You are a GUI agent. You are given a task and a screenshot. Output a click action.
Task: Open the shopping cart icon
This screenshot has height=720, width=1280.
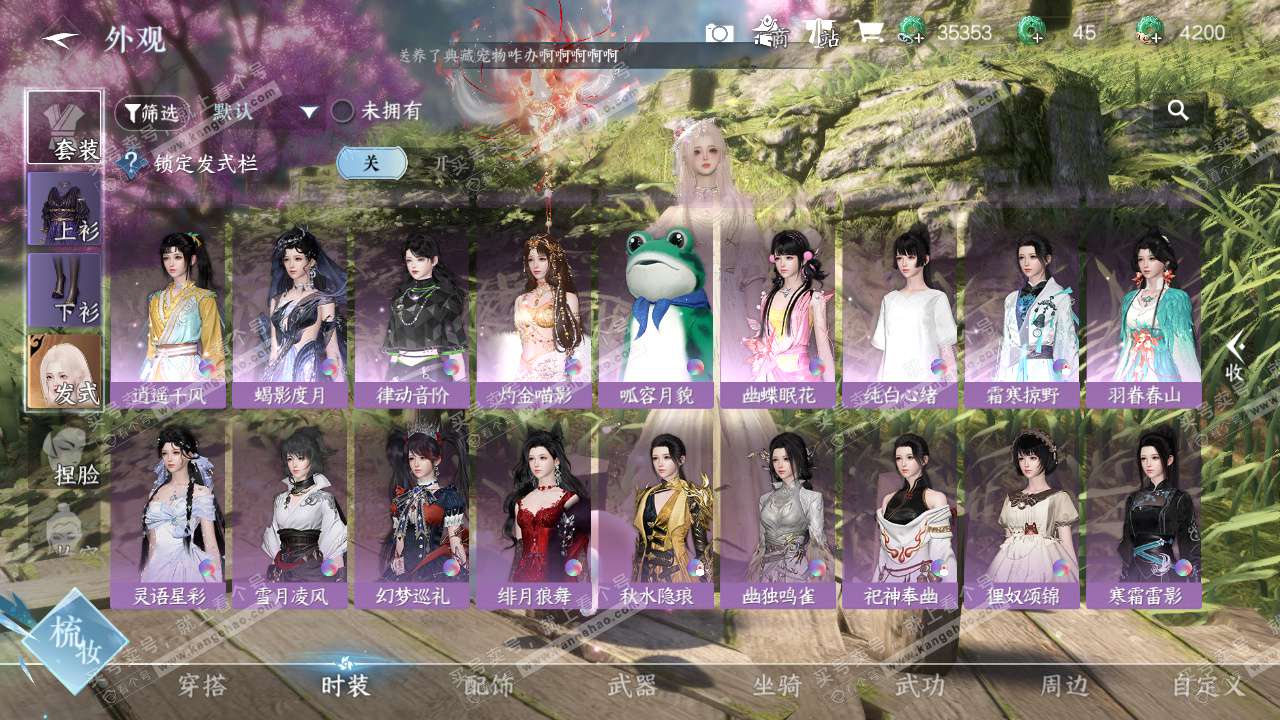pyautogui.click(x=868, y=33)
